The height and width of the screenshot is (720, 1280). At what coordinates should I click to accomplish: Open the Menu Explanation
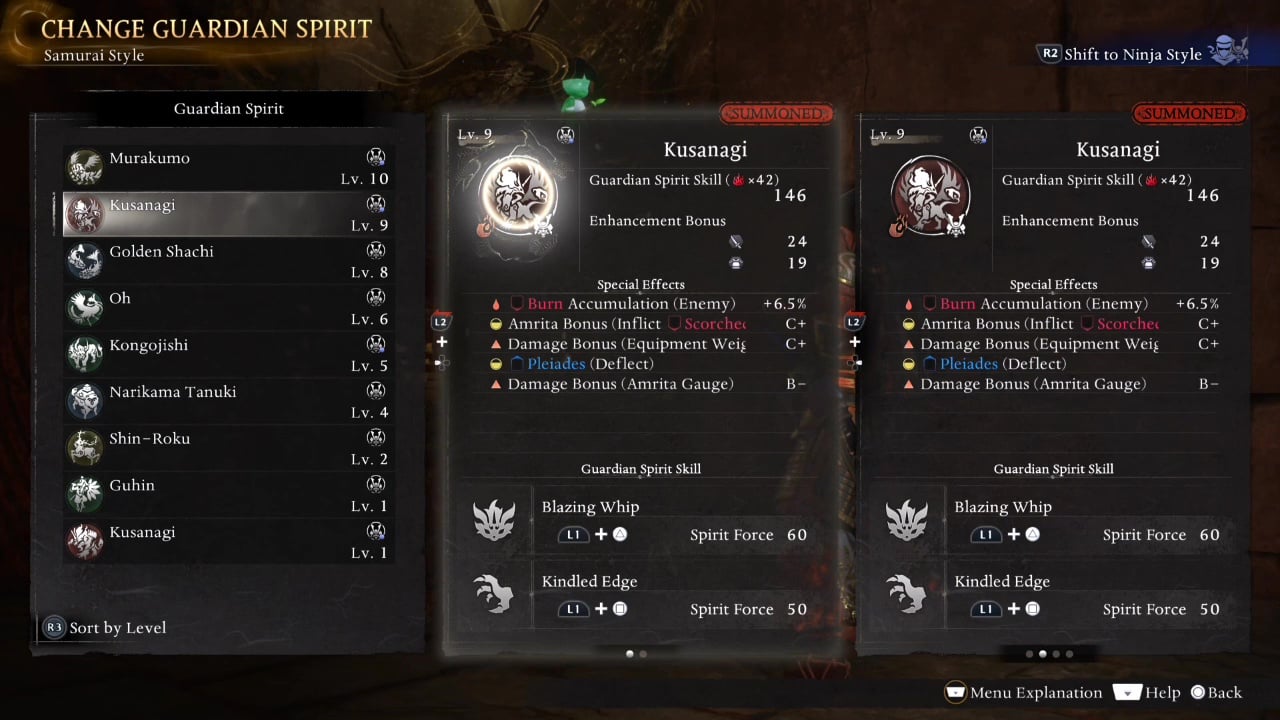pos(1024,692)
